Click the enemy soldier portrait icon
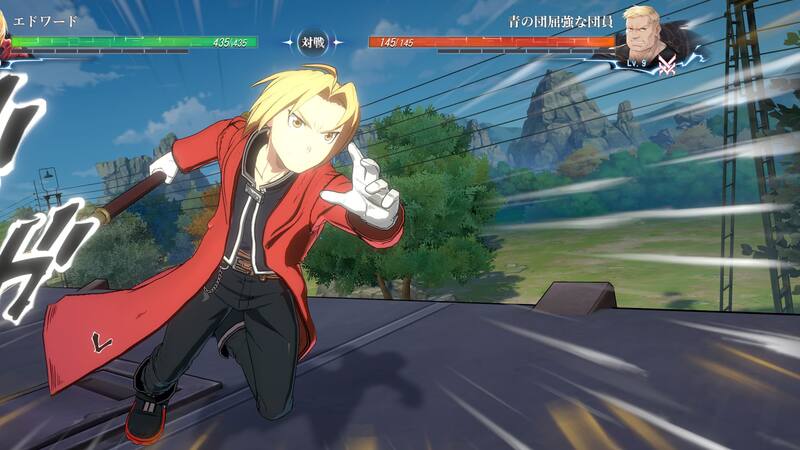This screenshot has width=800, height=450. click(x=645, y=35)
